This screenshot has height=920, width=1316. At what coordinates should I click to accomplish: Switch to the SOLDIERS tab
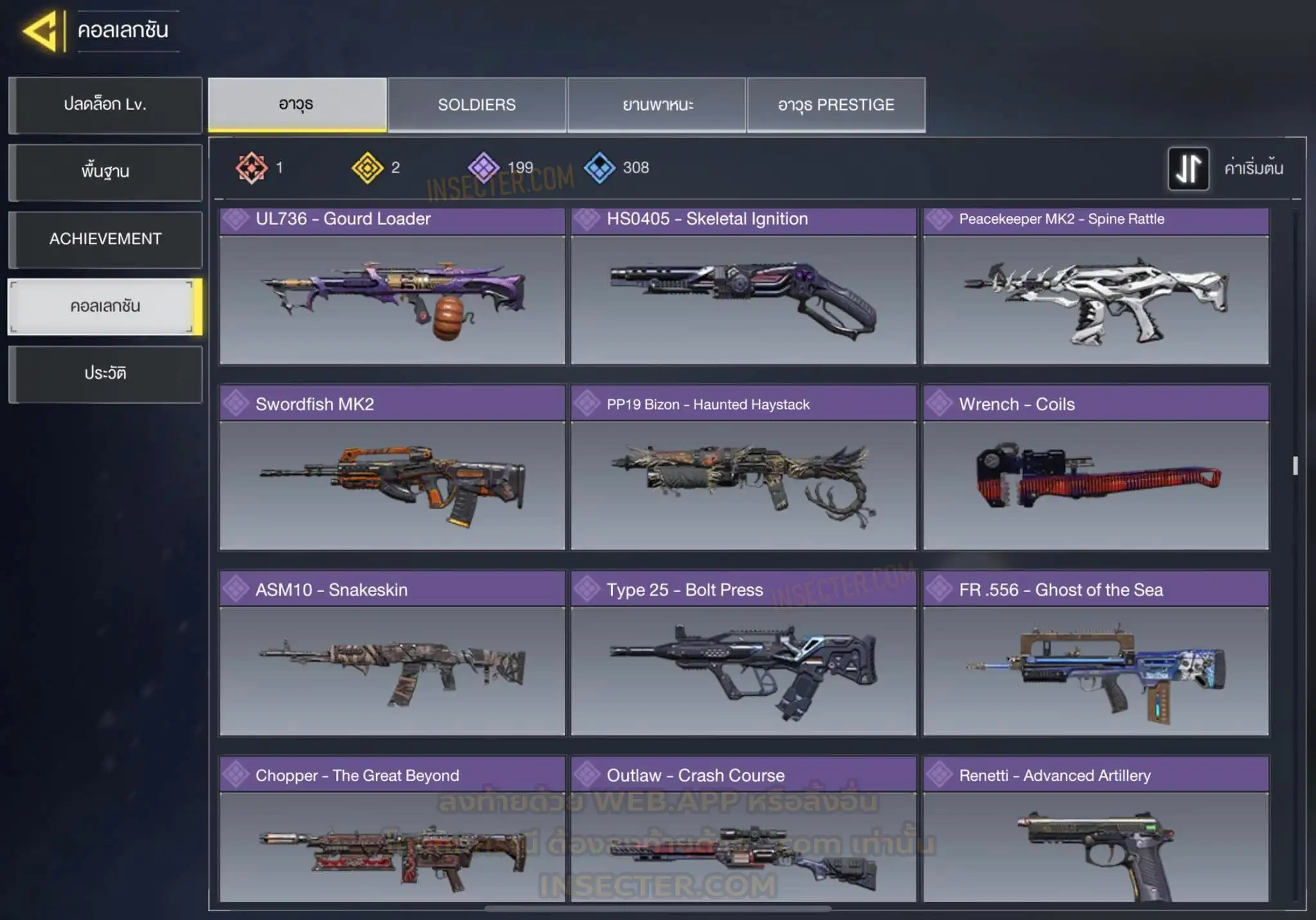coord(477,105)
